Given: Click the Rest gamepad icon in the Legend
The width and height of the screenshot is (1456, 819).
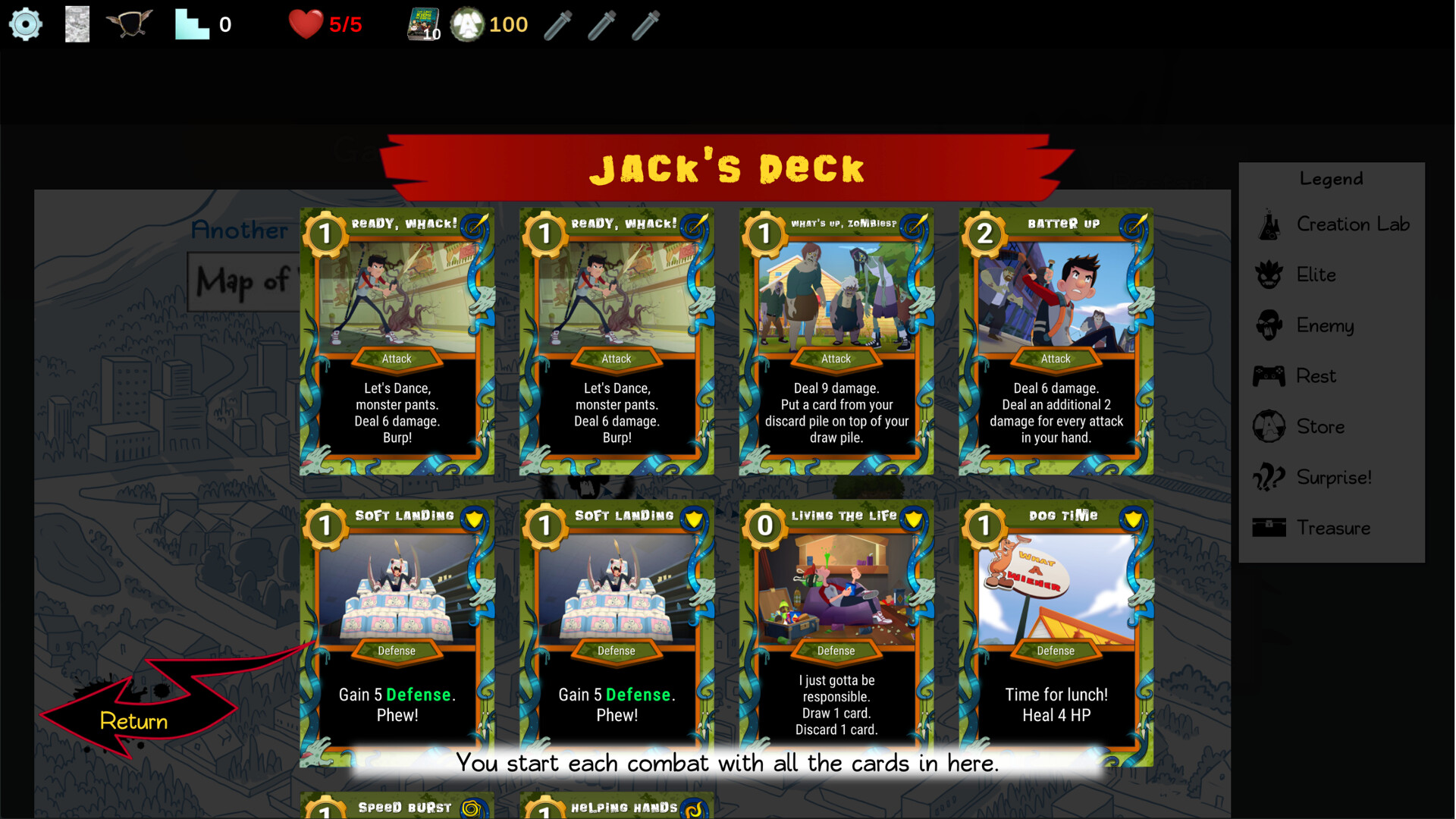Looking at the screenshot, I should tap(1269, 375).
